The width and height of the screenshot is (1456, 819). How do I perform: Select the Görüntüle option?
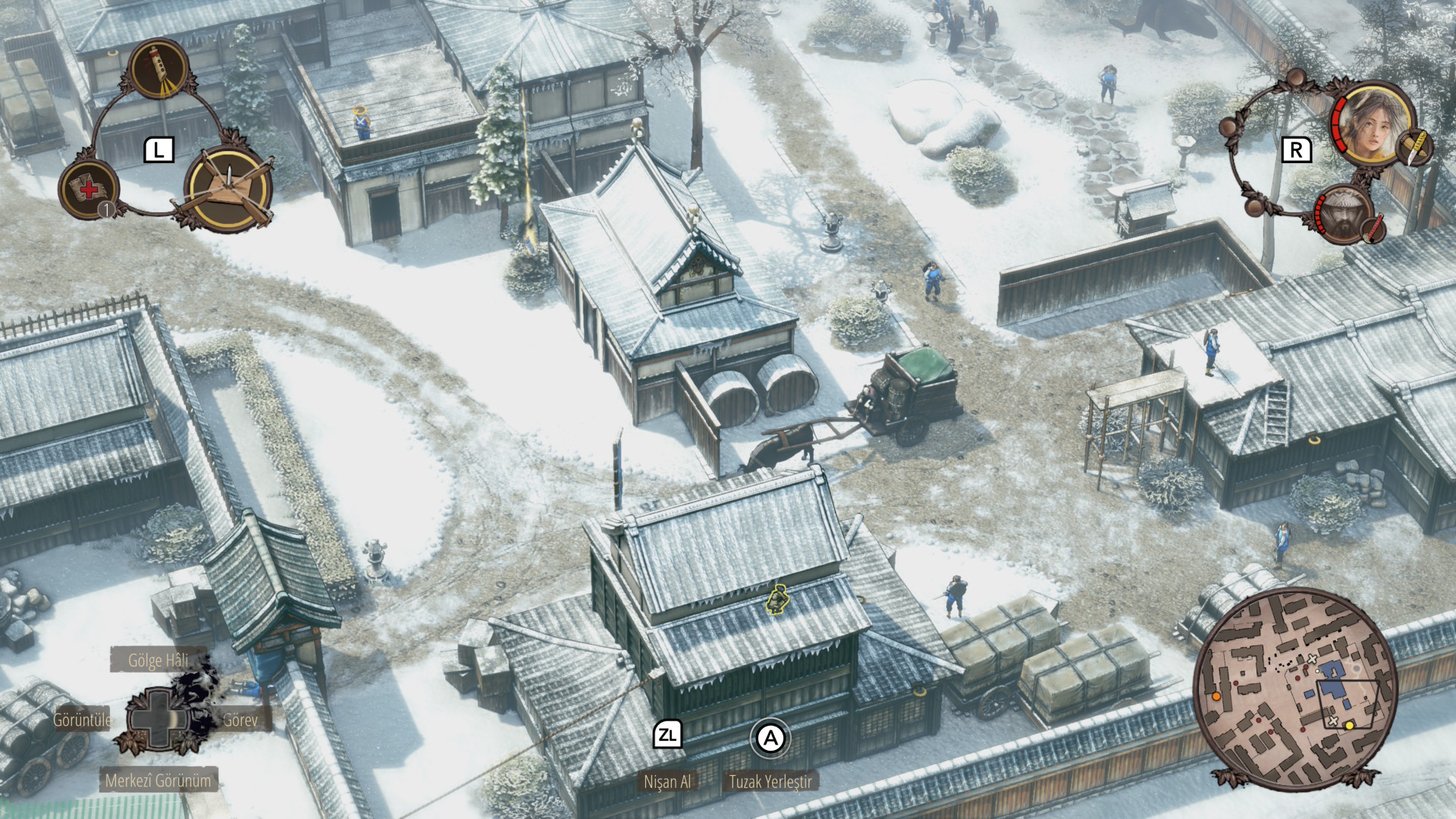(x=82, y=720)
